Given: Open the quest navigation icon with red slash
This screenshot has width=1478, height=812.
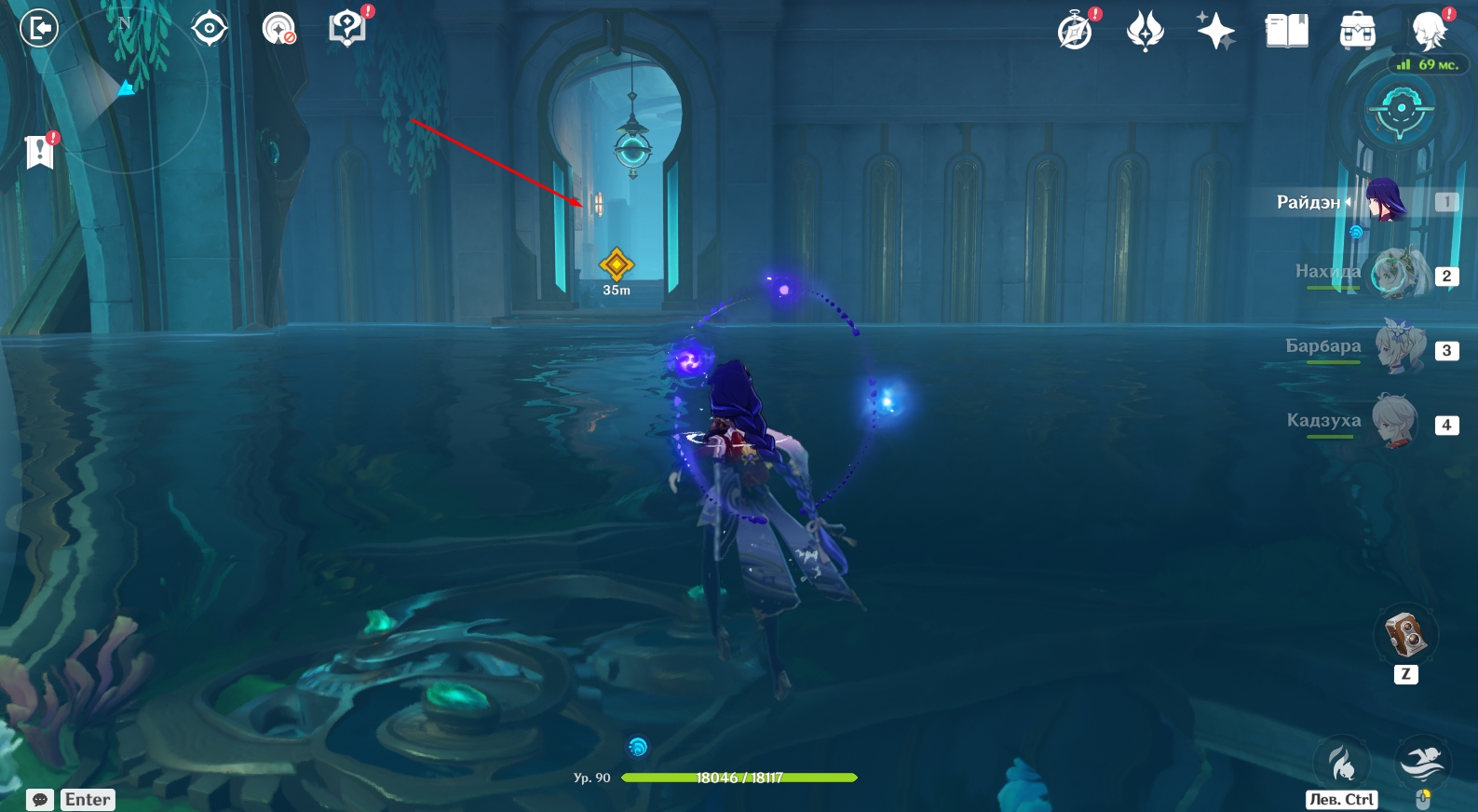Looking at the screenshot, I should (278, 29).
